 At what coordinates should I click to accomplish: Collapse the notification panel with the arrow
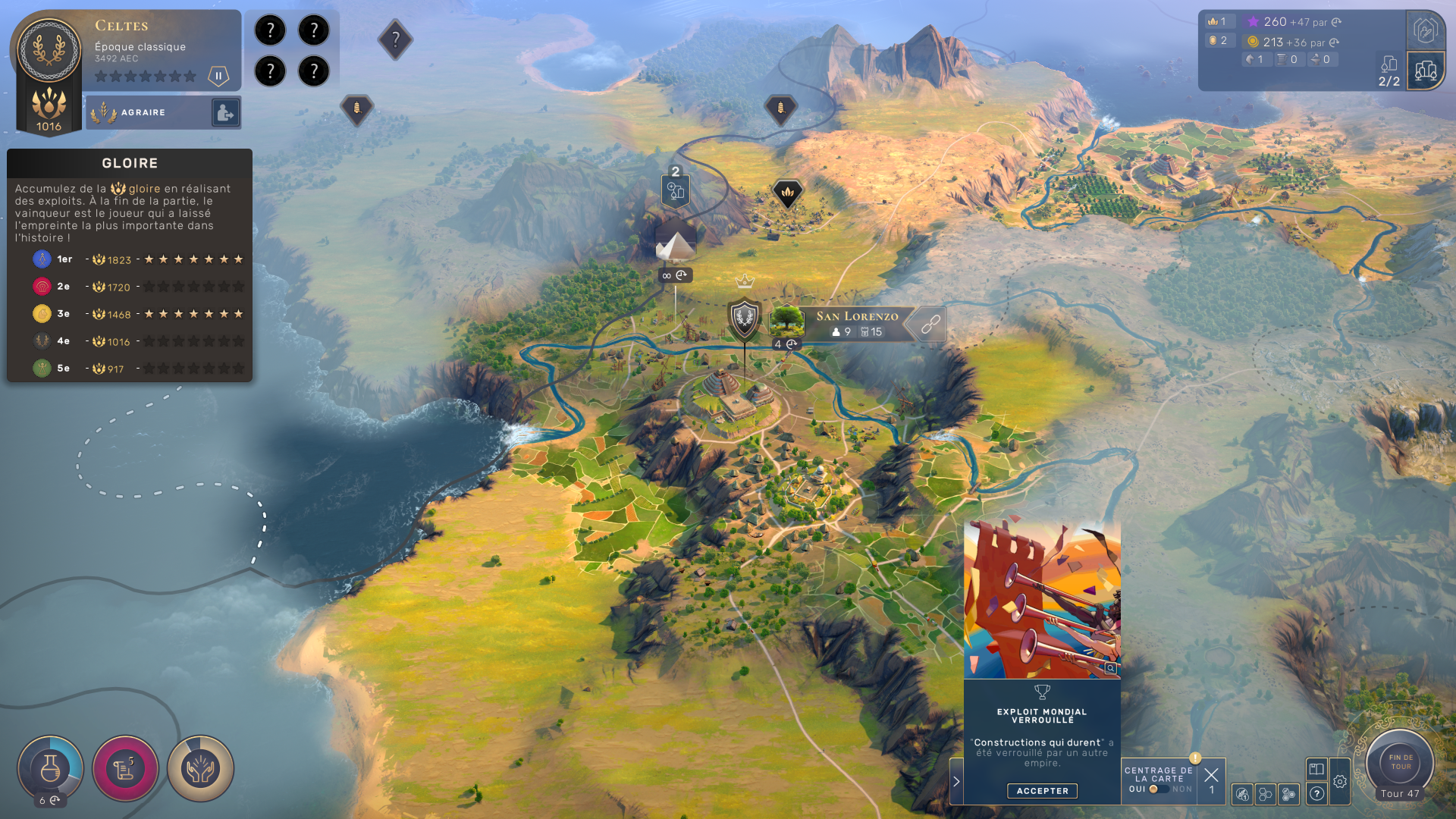pyautogui.click(x=956, y=781)
